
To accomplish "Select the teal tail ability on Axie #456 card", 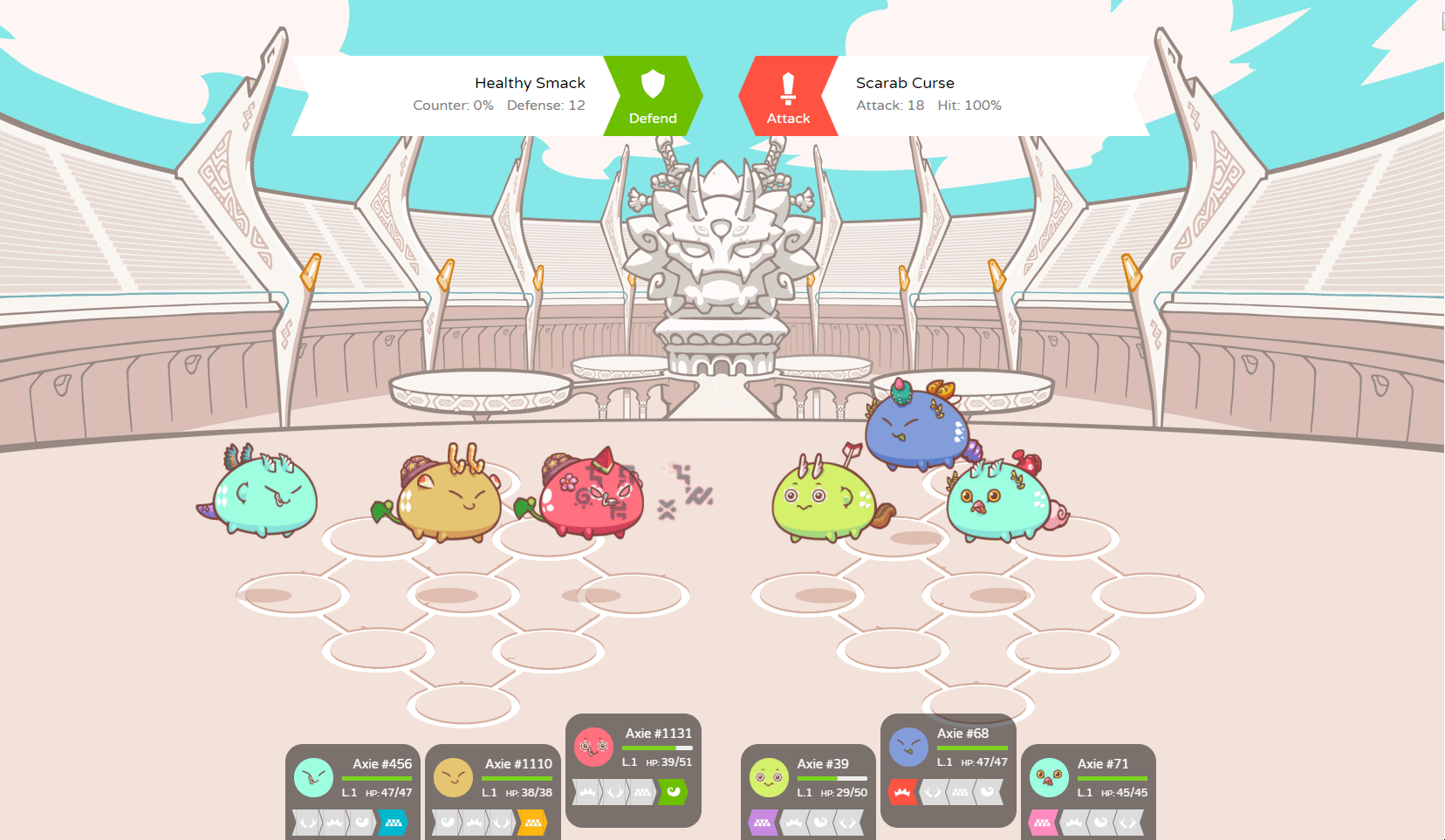I will tap(394, 821).
